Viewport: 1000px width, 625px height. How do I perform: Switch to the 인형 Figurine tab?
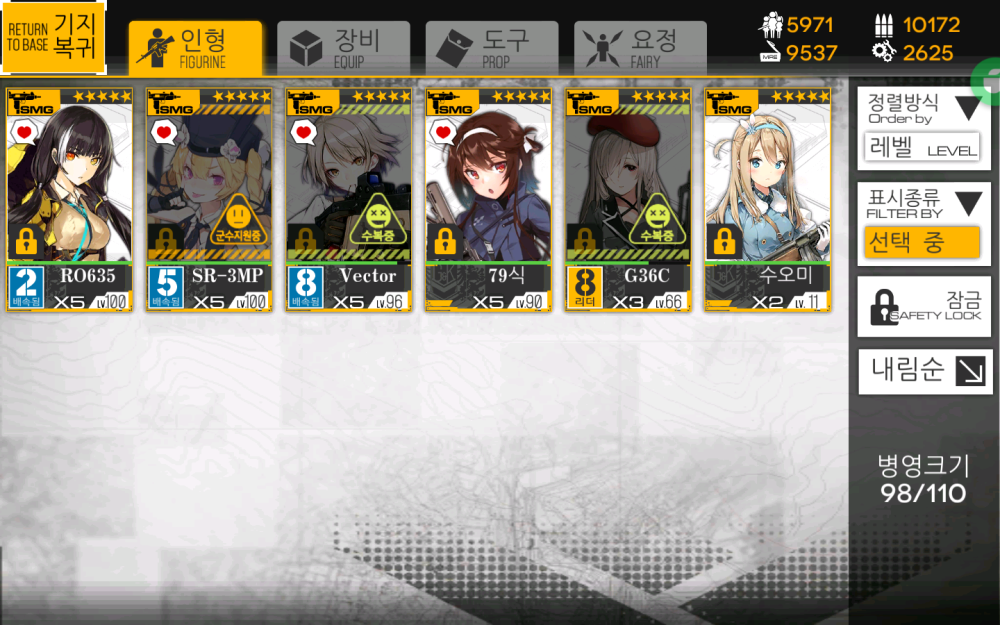point(196,46)
